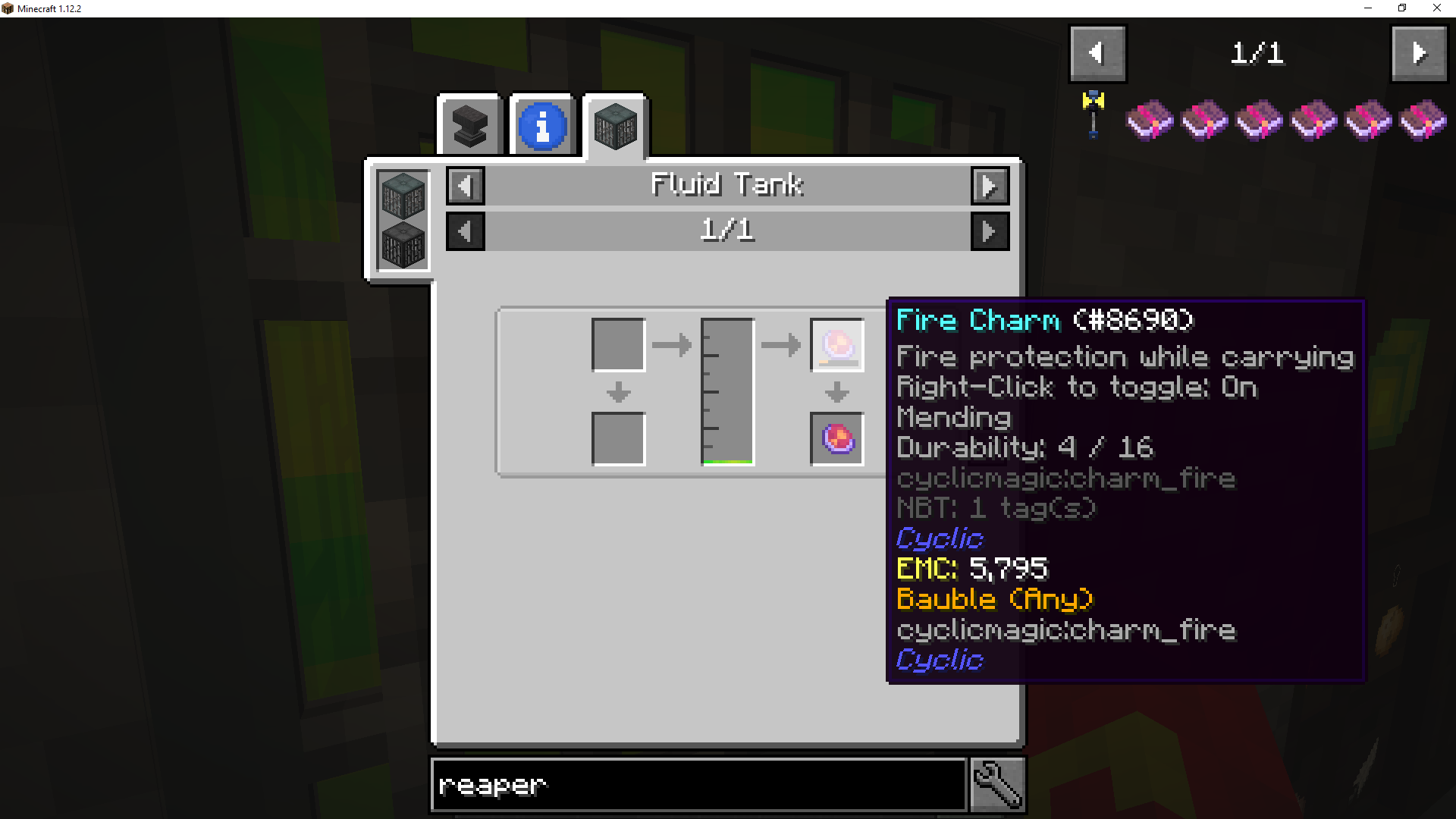The height and width of the screenshot is (819, 1456).
Task: Open JEI settings with the wrench icon
Action: coord(996,784)
